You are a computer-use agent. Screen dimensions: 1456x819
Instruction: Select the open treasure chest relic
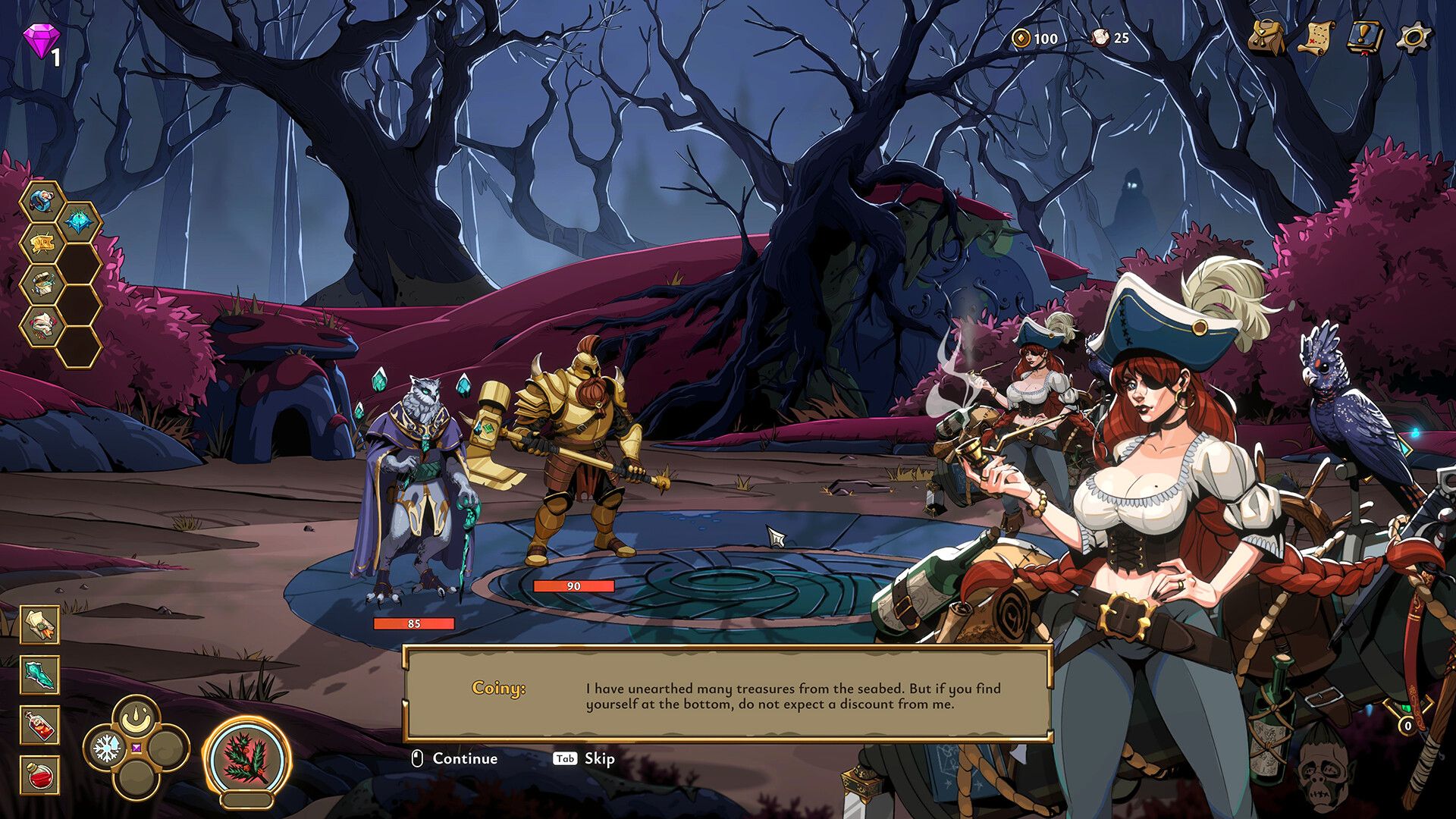coord(42,285)
